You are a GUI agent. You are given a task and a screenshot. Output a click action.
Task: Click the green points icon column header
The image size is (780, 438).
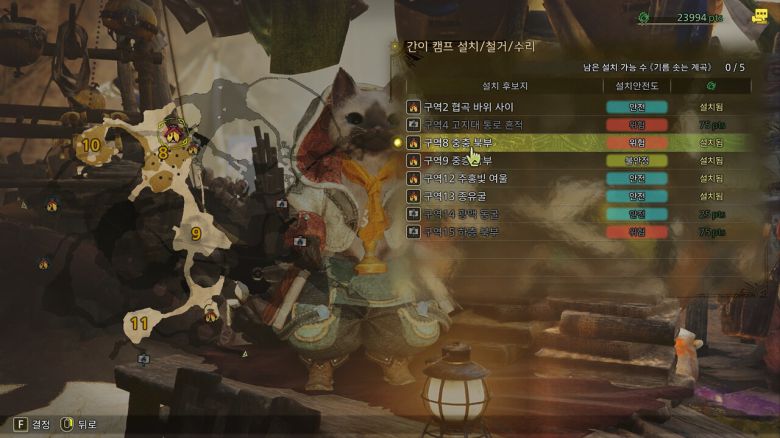tap(711, 87)
